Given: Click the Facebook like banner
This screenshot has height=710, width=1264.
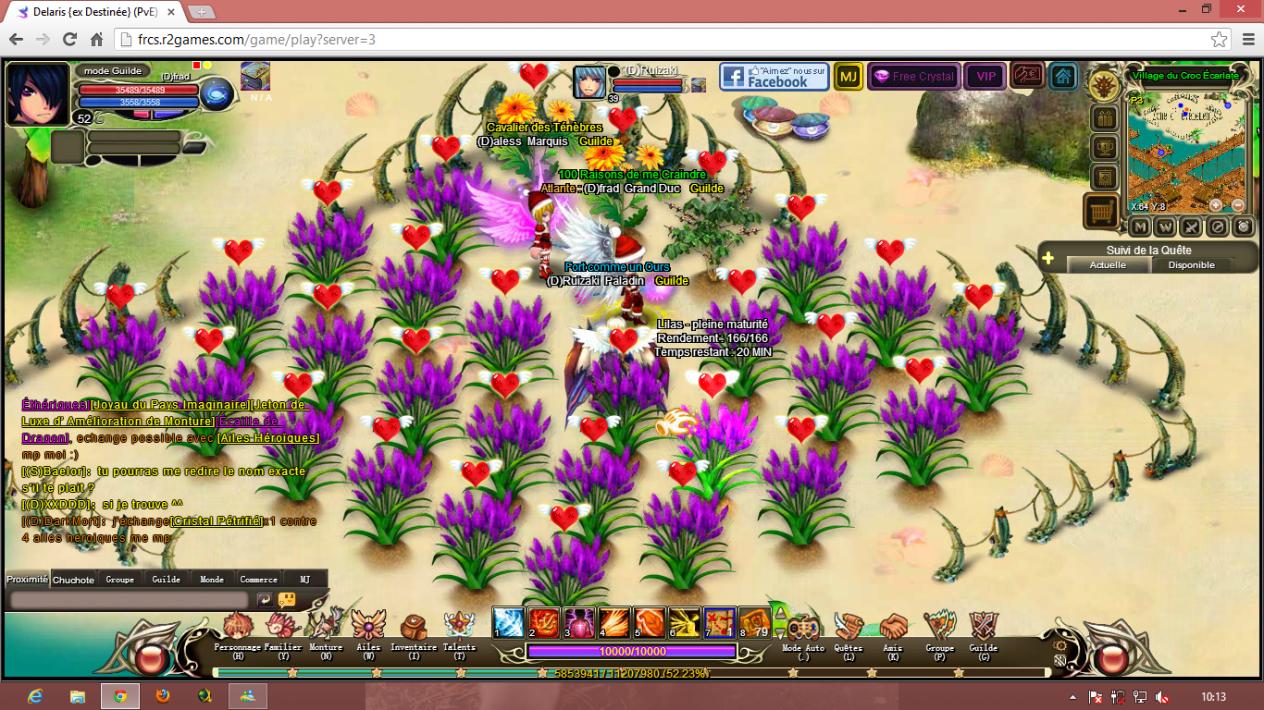Looking at the screenshot, I should click(774, 77).
